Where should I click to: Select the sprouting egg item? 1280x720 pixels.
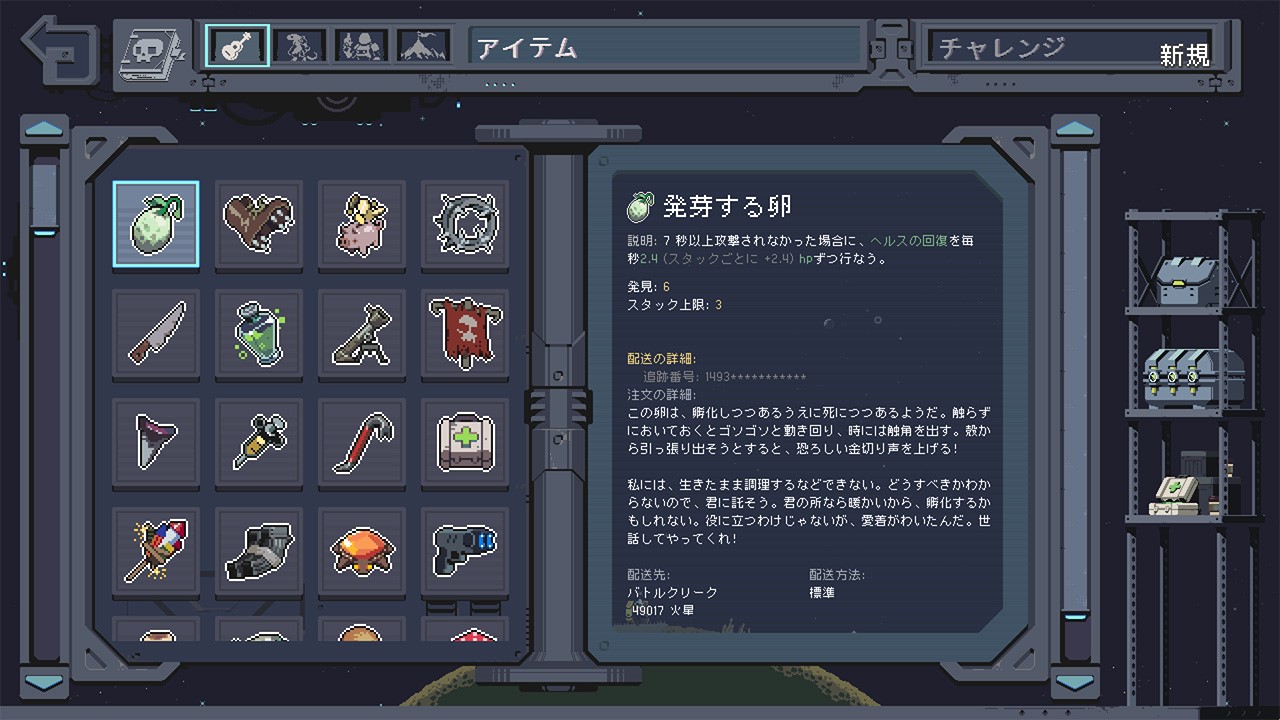pos(155,223)
